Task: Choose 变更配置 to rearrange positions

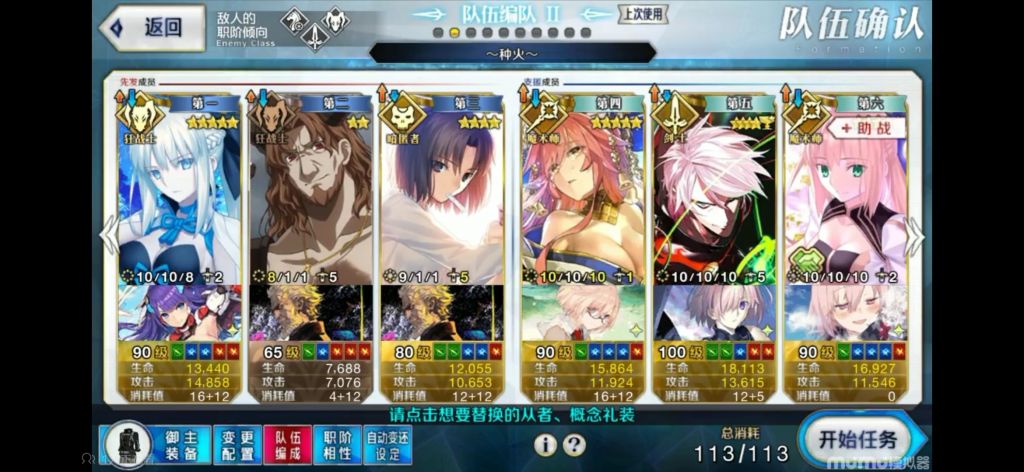Action: pyautogui.click(x=237, y=442)
